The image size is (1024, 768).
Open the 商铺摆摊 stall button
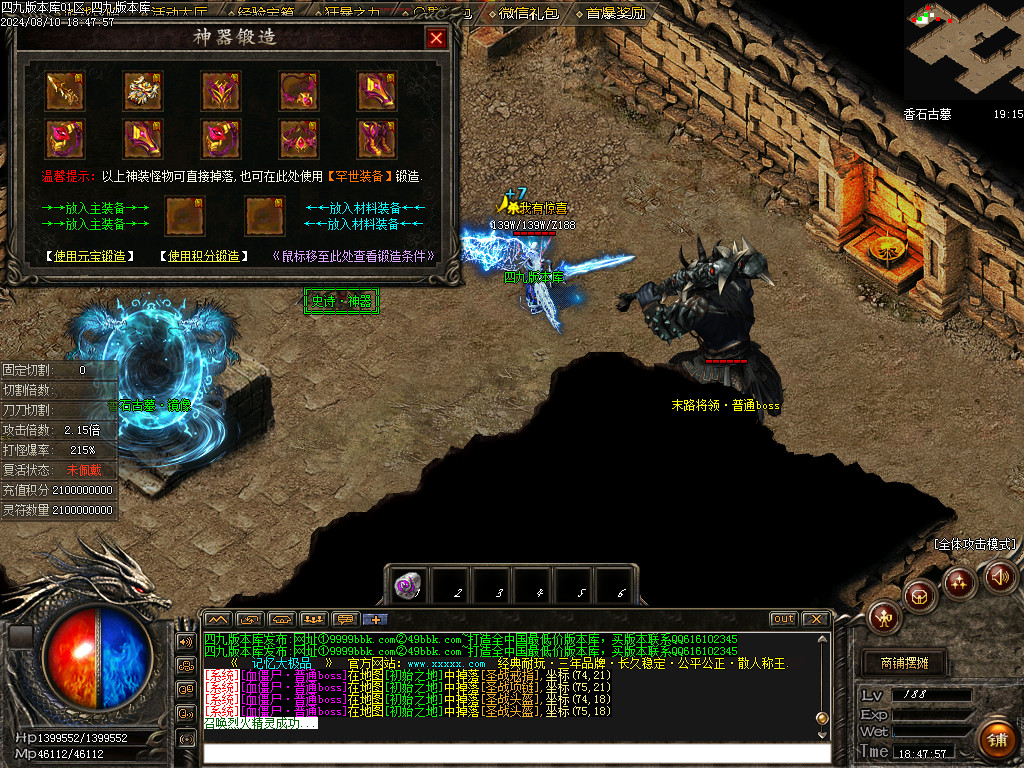pos(904,663)
